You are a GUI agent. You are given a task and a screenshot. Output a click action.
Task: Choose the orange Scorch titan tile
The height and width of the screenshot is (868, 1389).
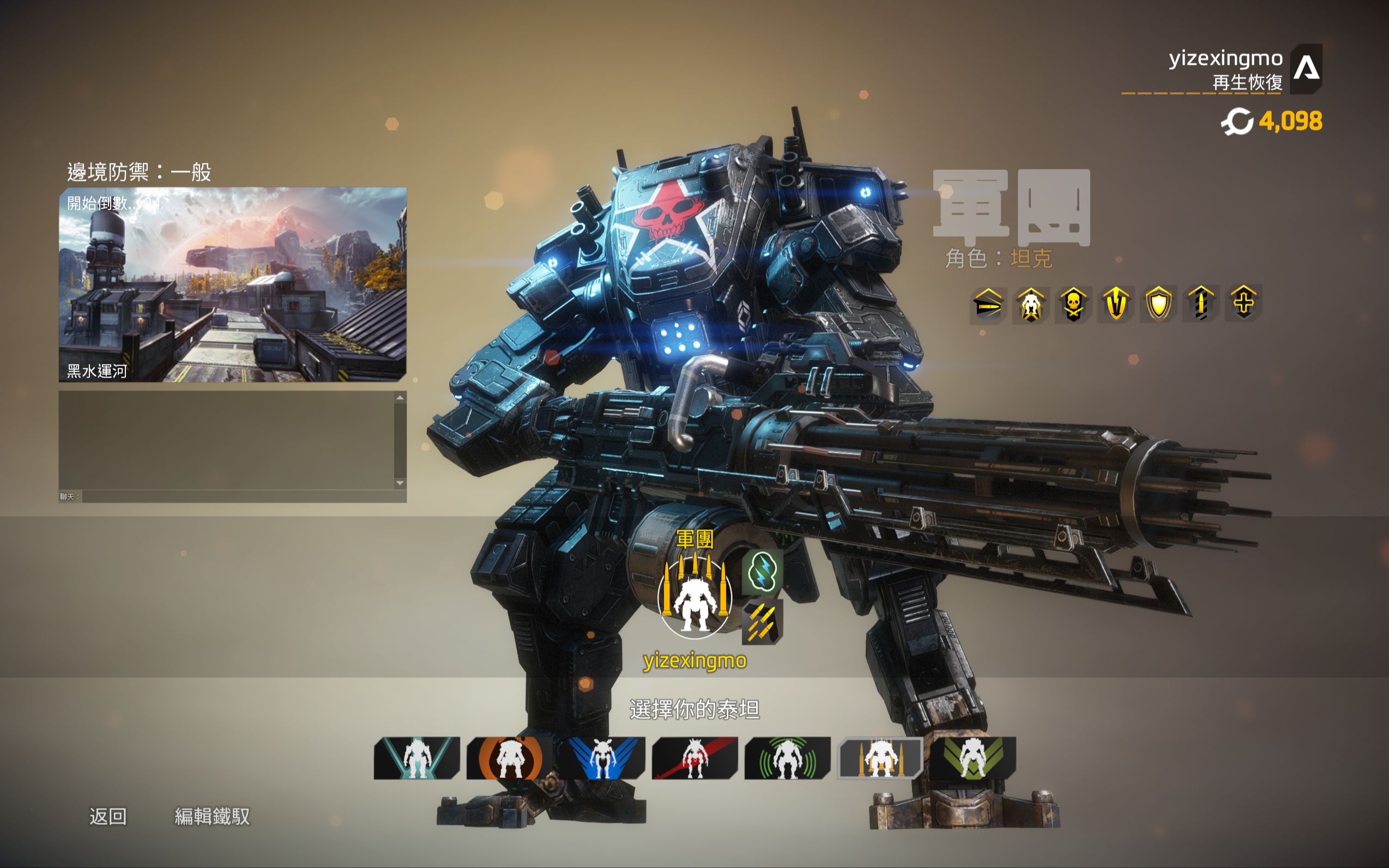click(x=509, y=758)
